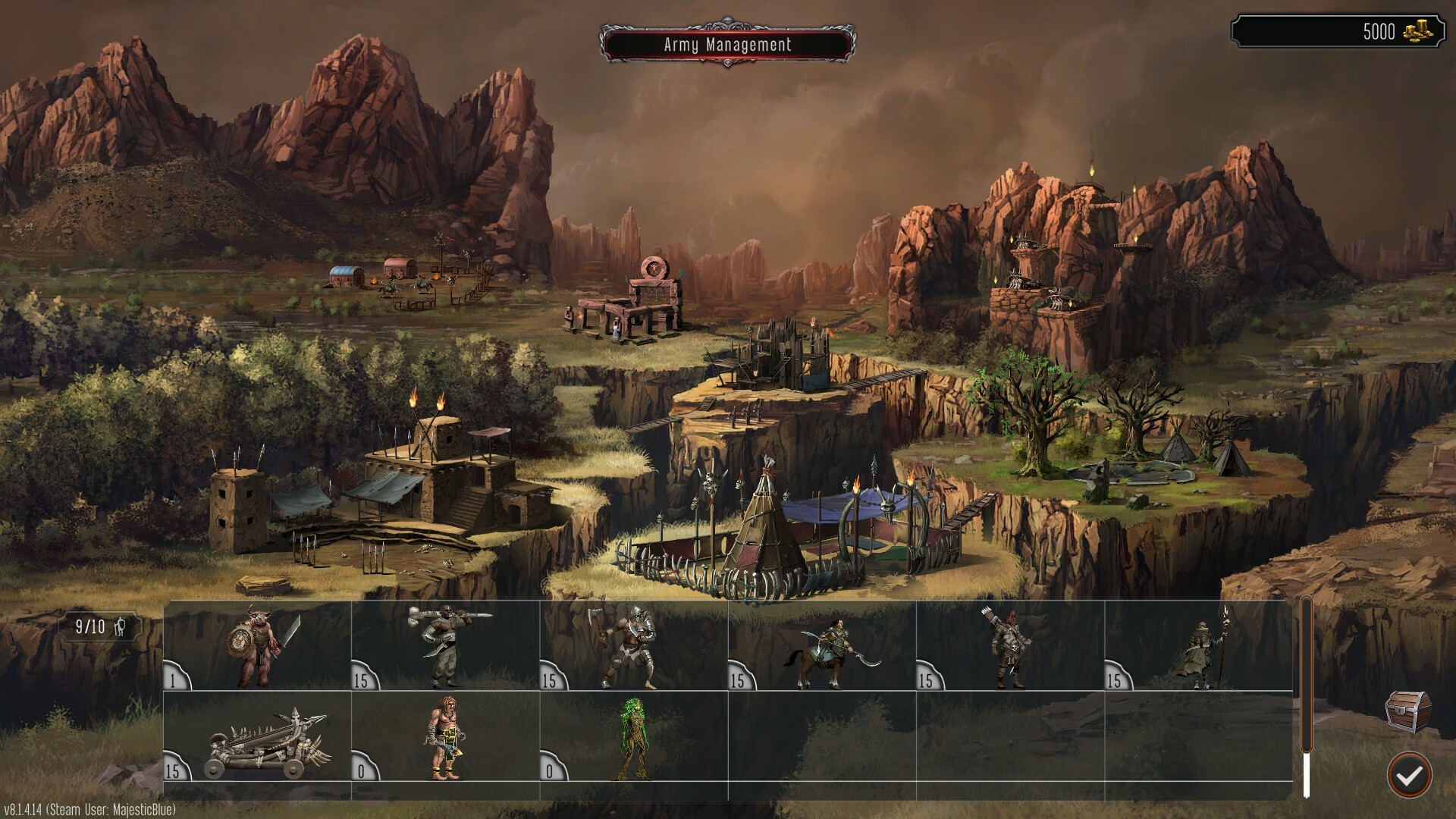The image size is (1456, 819).
Task: Select the green dryad unit slot
Action: coord(634,737)
